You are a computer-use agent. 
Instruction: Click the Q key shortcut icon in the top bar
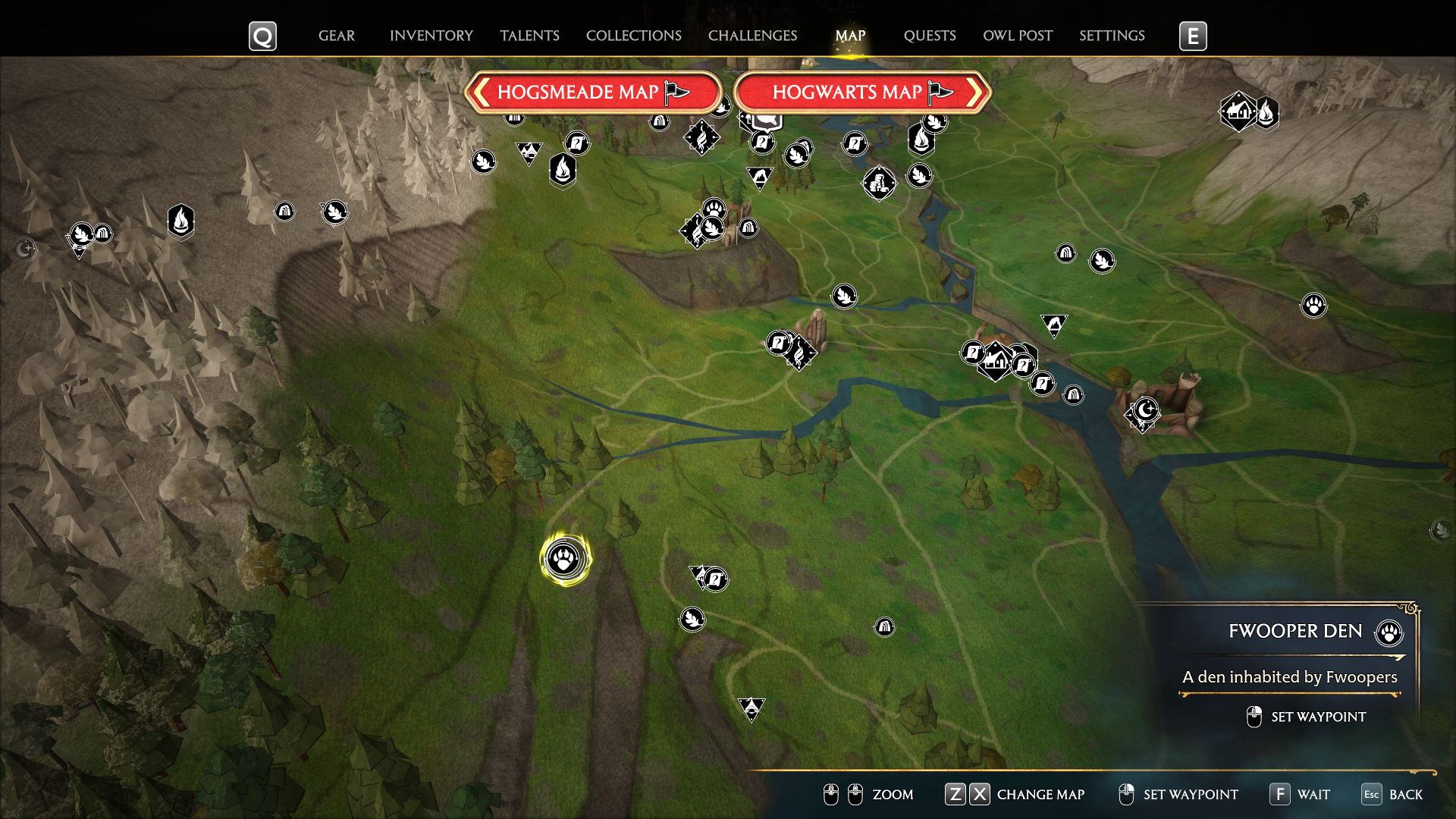(262, 35)
